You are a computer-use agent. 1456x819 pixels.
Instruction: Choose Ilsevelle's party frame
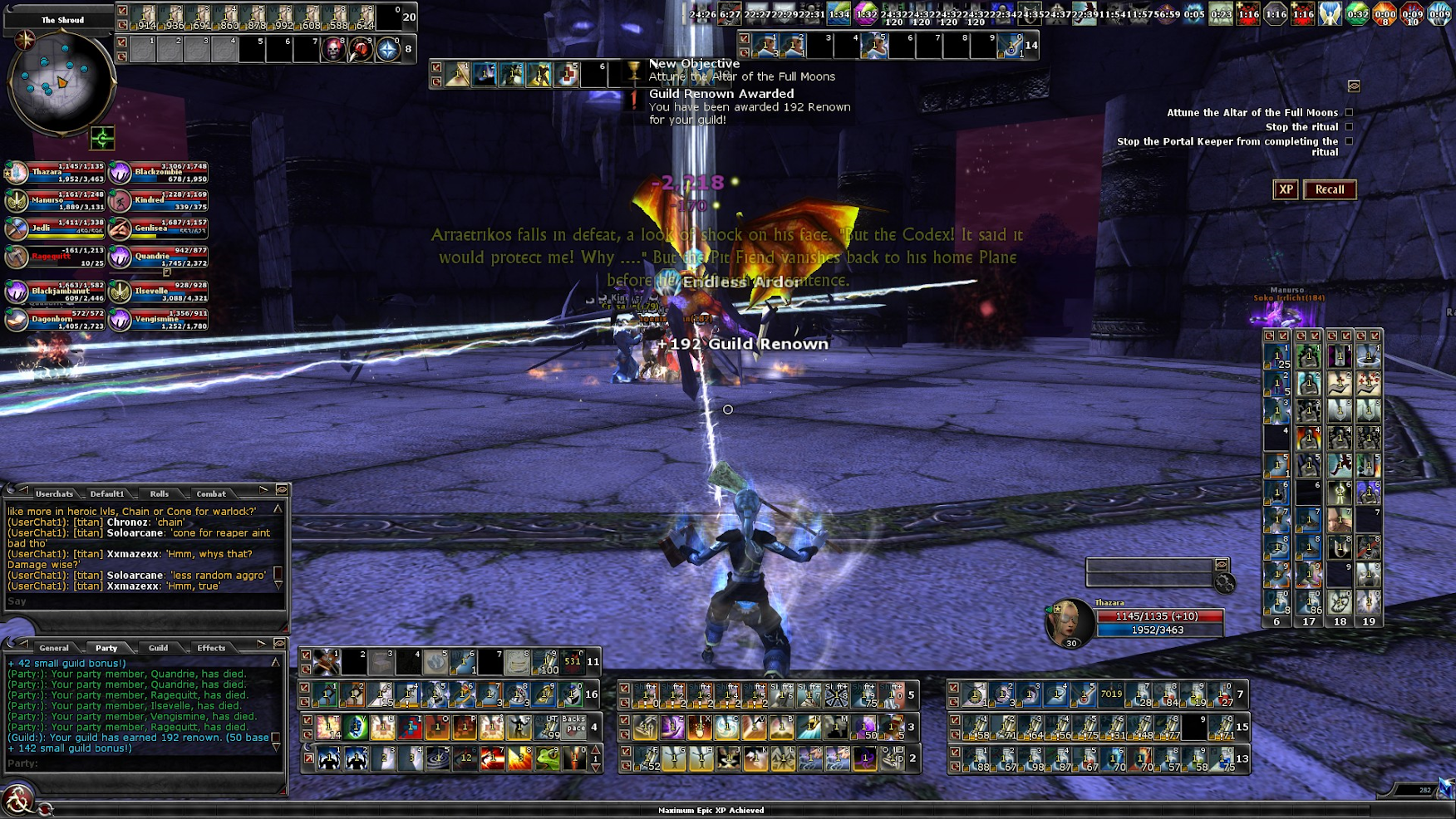158,292
